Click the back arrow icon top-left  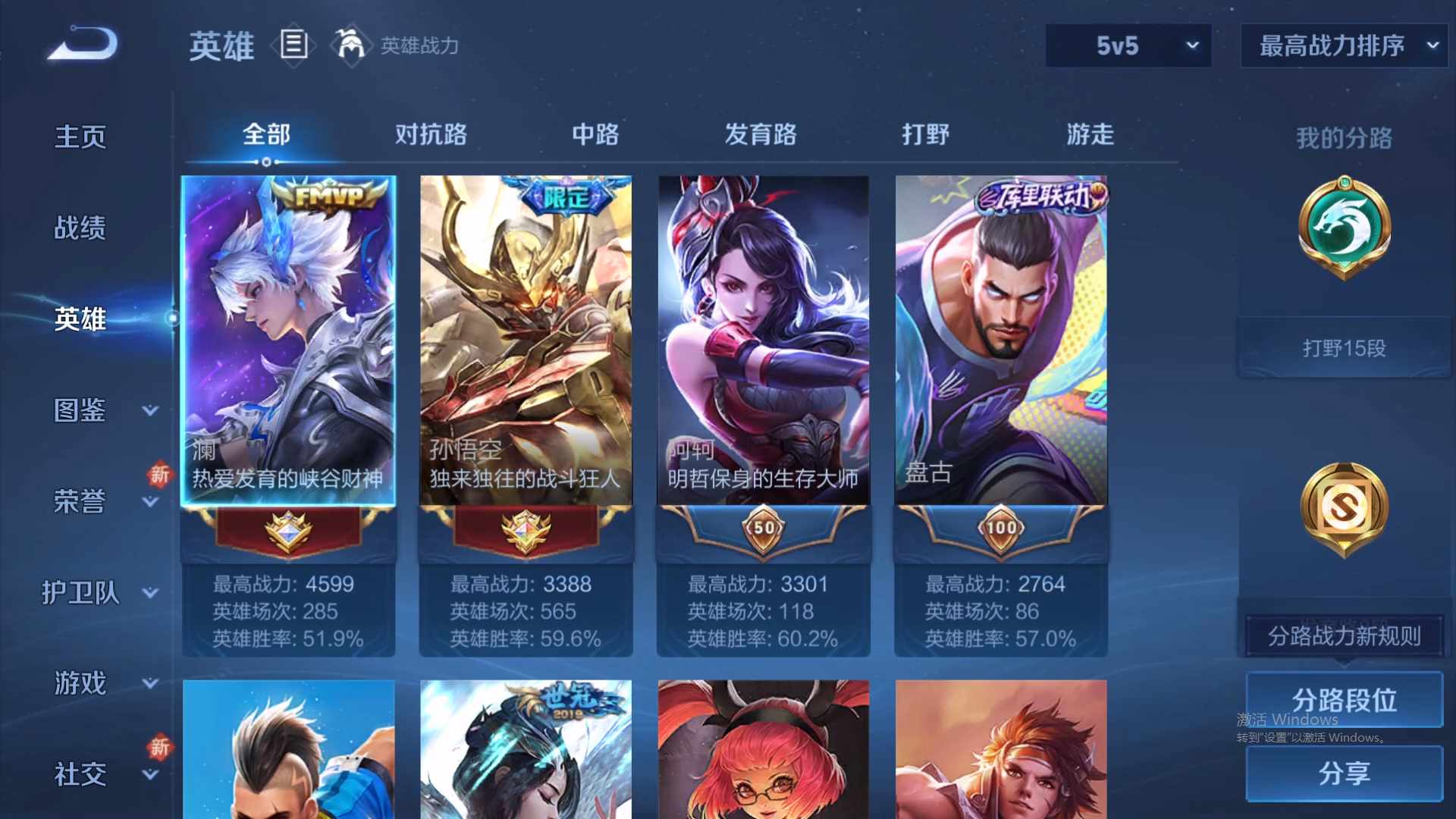coord(80,43)
